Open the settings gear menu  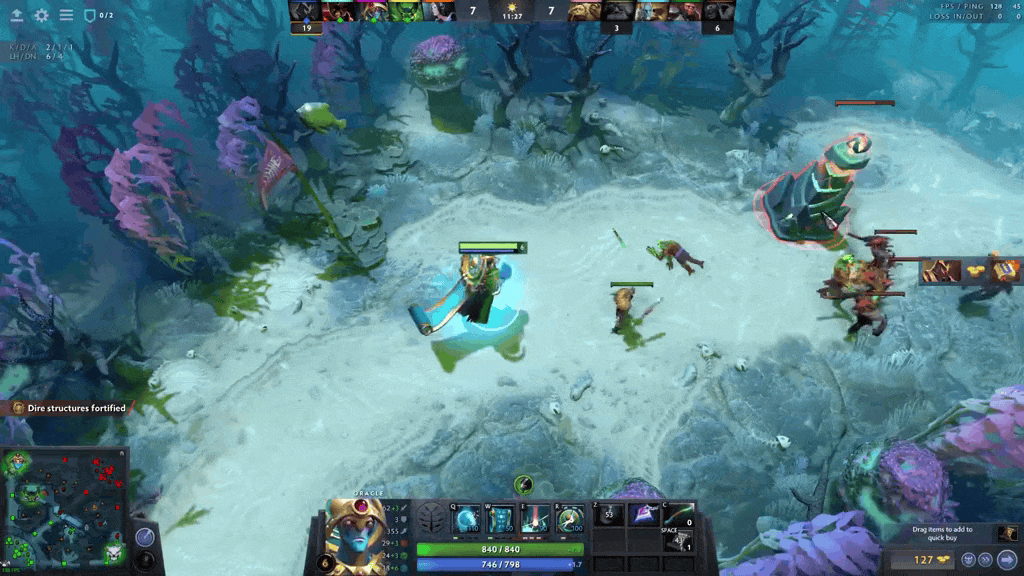(41, 15)
